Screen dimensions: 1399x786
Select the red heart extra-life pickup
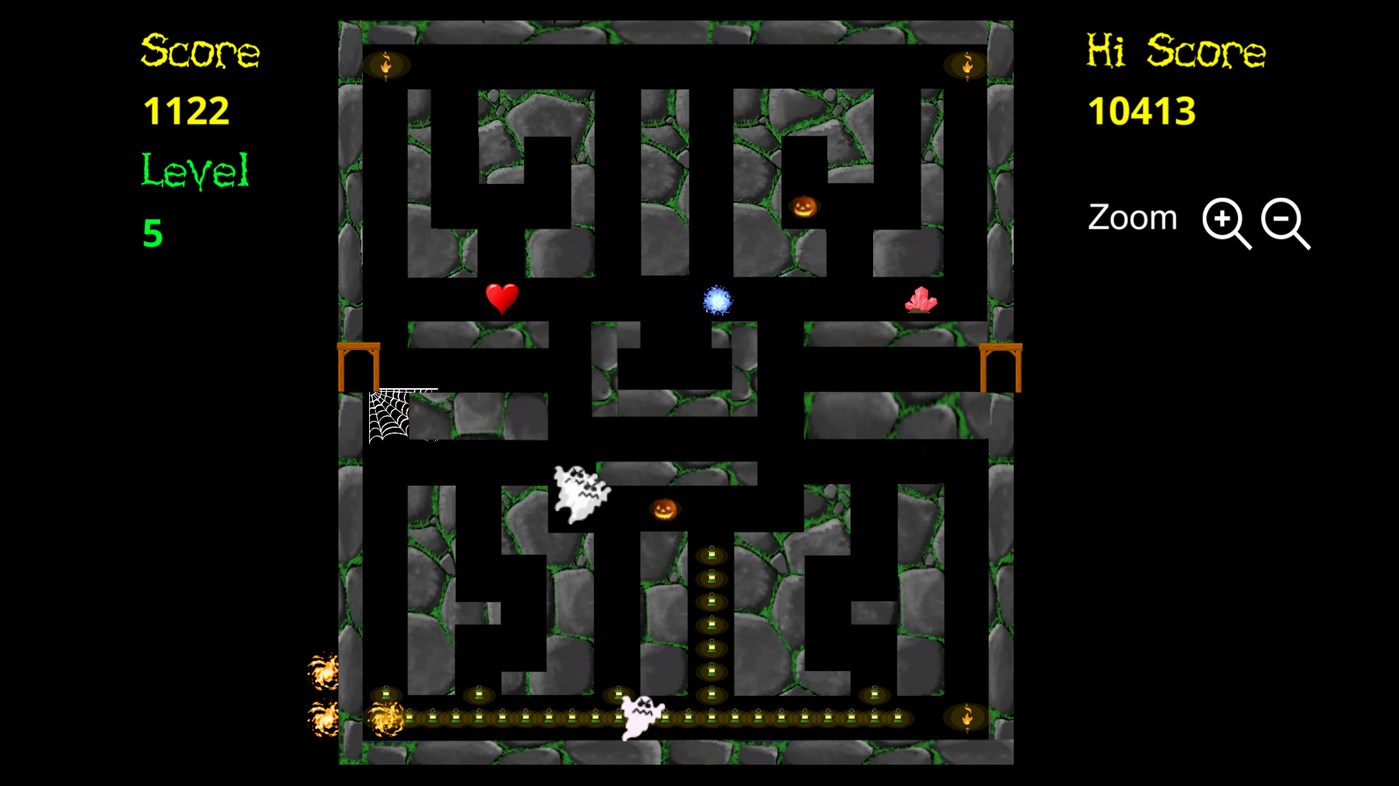click(x=502, y=296)
